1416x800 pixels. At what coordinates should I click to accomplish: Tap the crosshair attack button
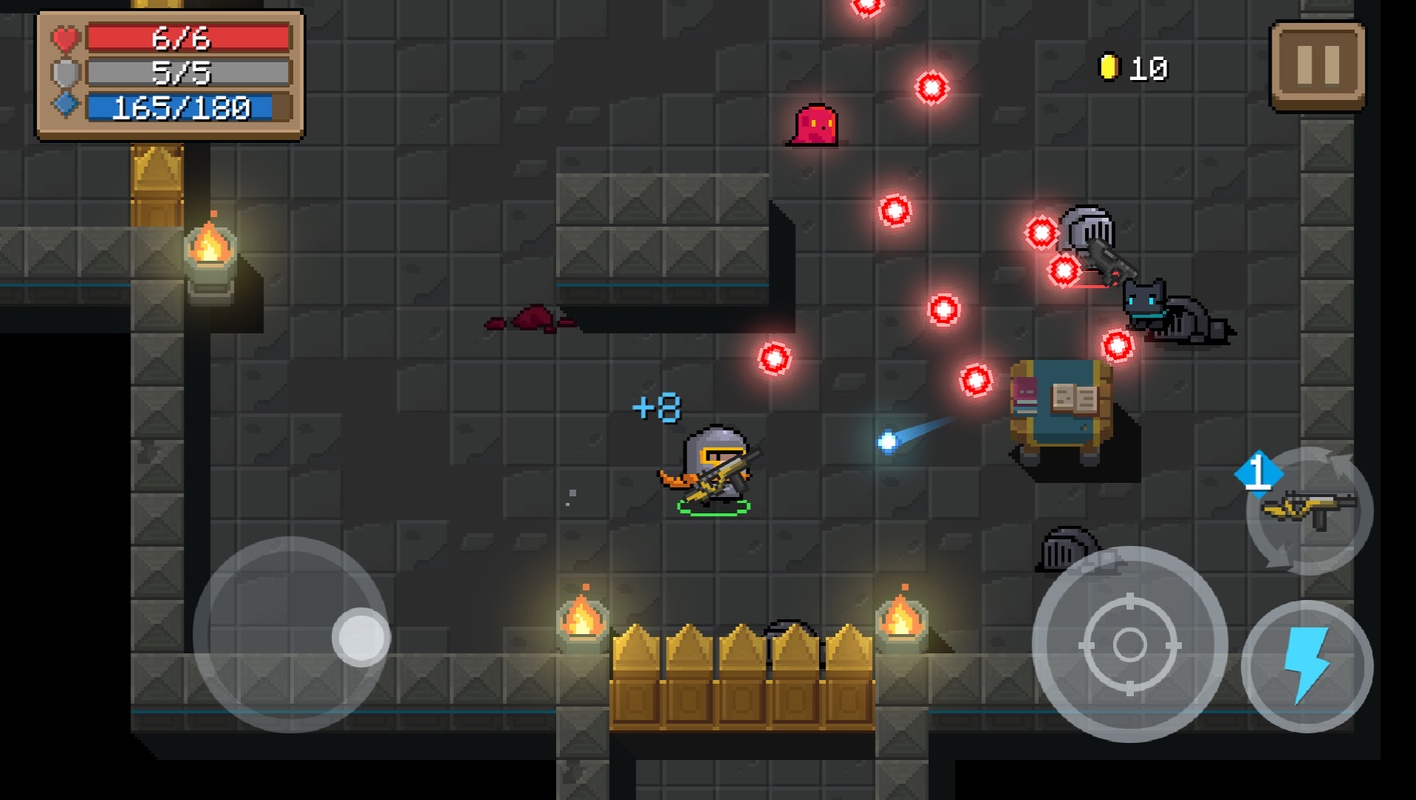click(x=1129, y=644)
